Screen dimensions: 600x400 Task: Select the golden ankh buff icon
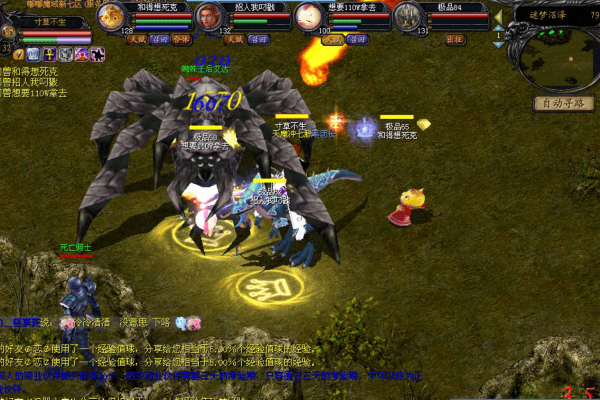47,54
